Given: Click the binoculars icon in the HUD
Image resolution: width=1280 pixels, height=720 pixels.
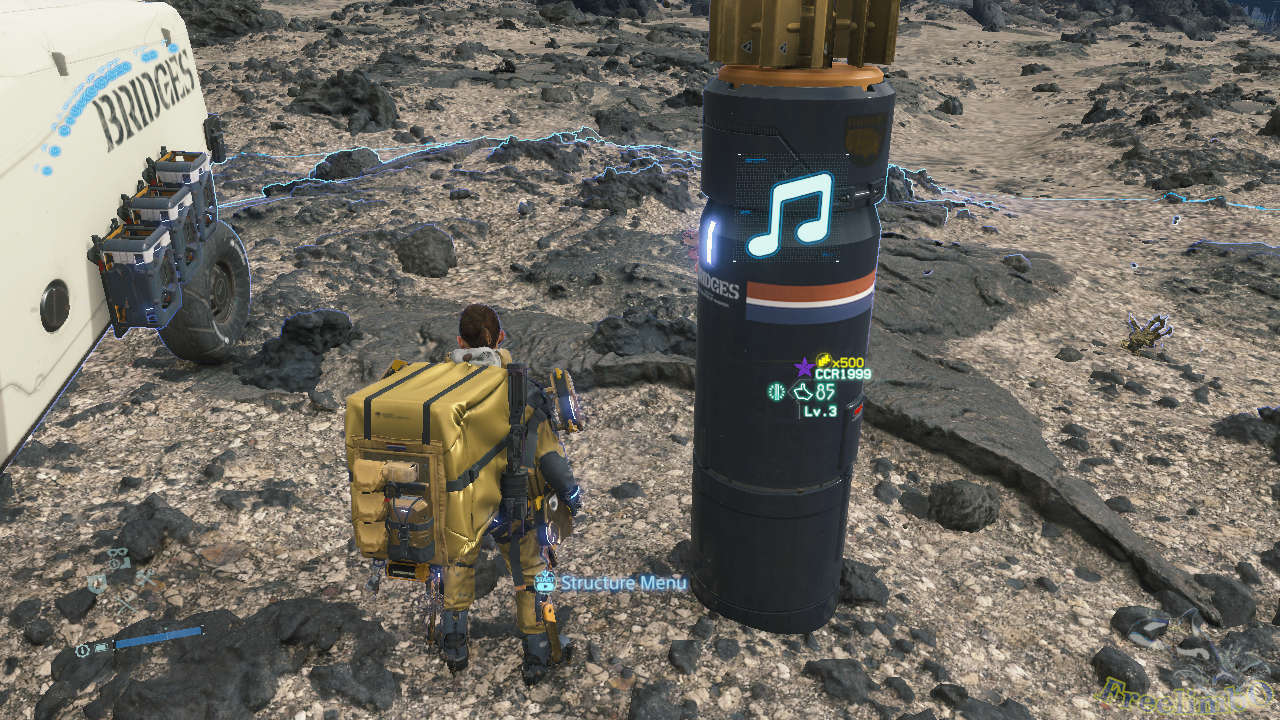Looking at the screenshot, I should point(117,551).
